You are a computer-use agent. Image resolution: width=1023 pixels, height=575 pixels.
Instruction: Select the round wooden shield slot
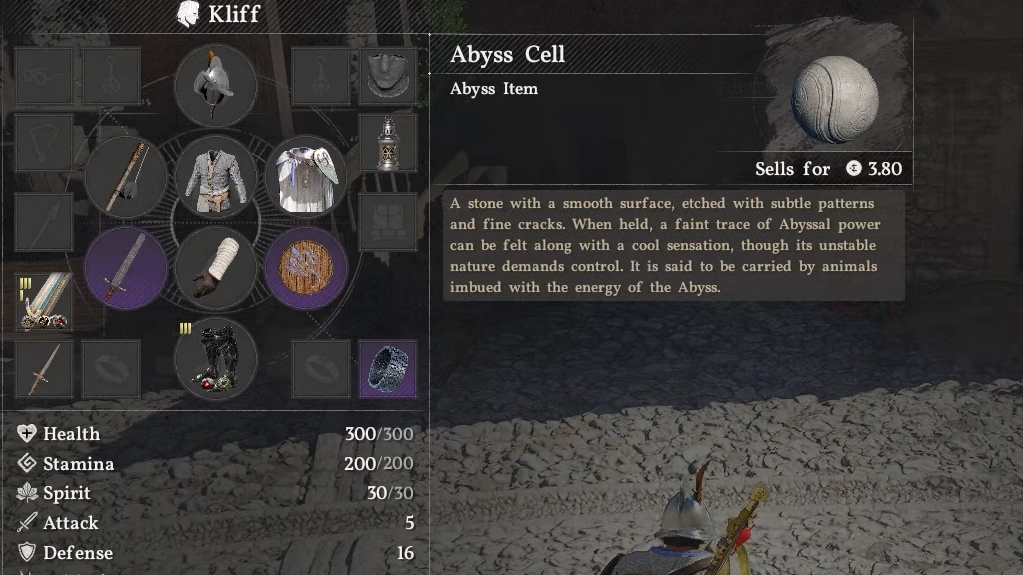click(x=305, y=267)
